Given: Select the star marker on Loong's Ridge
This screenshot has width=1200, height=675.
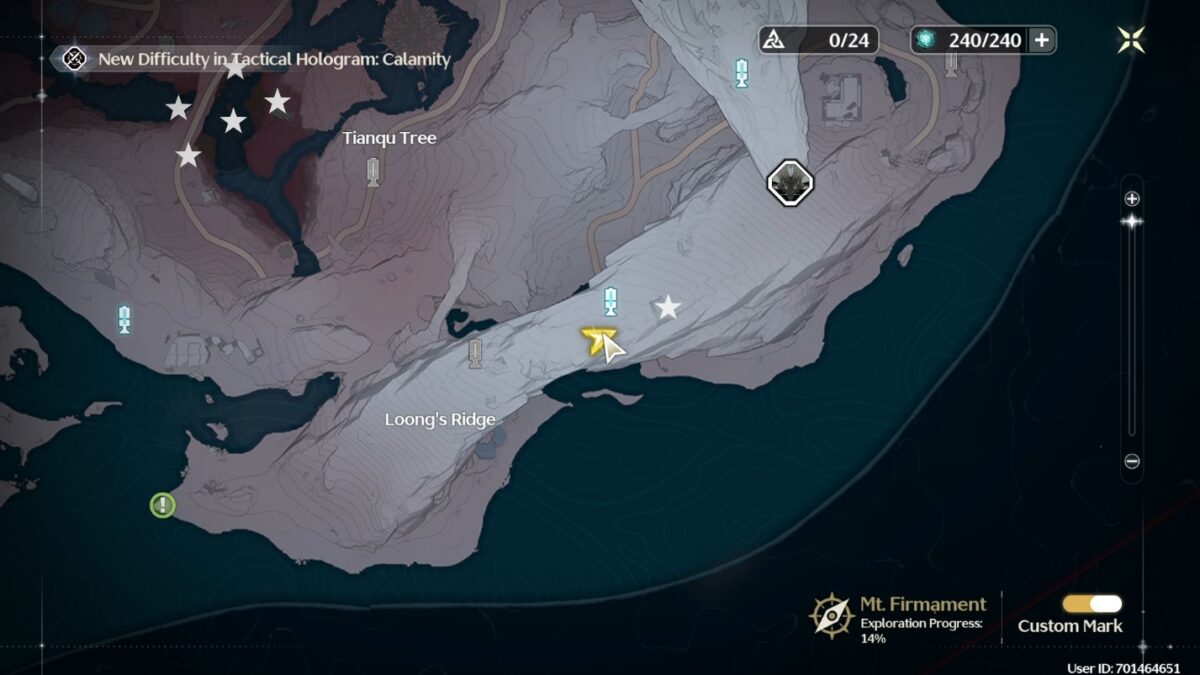Looking at the screenshot, I should pos(667,307).
